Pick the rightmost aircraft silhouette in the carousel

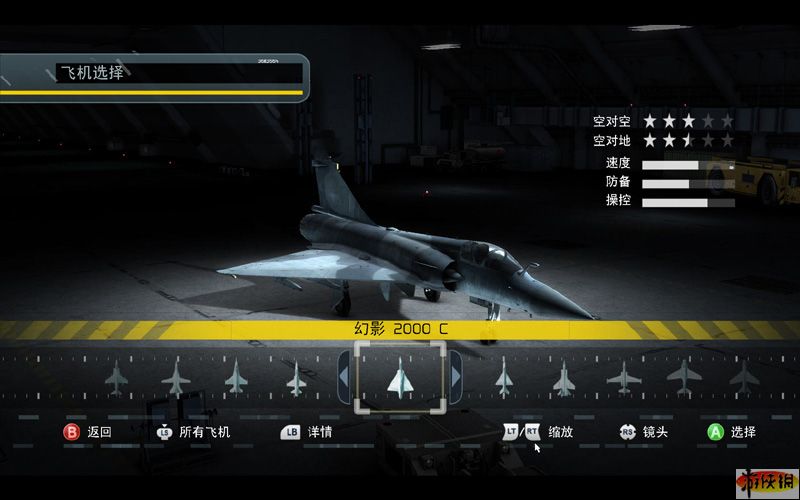point(743,377)
